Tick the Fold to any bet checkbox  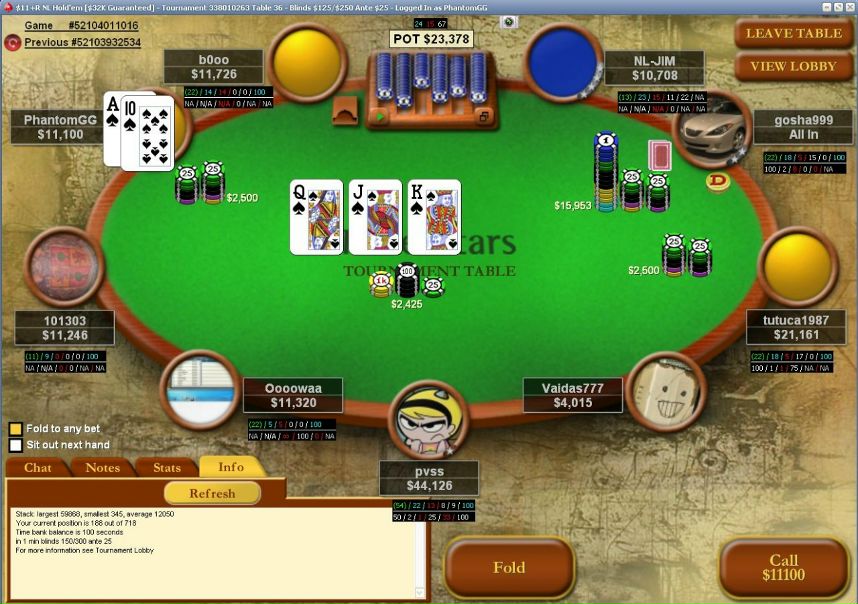tap(15, 429)
